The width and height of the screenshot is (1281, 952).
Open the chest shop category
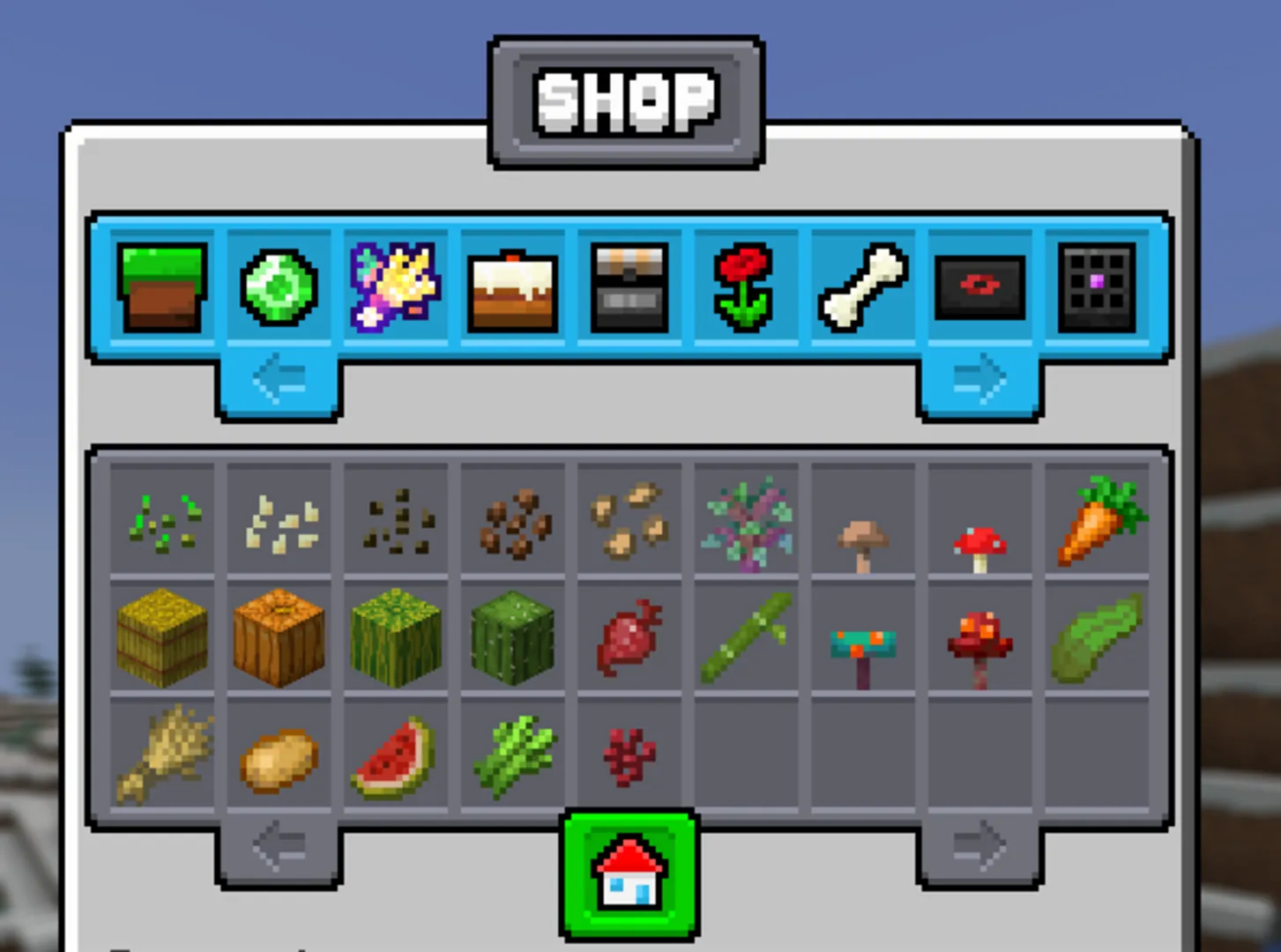pyautogui.click(x=629, y=288)
